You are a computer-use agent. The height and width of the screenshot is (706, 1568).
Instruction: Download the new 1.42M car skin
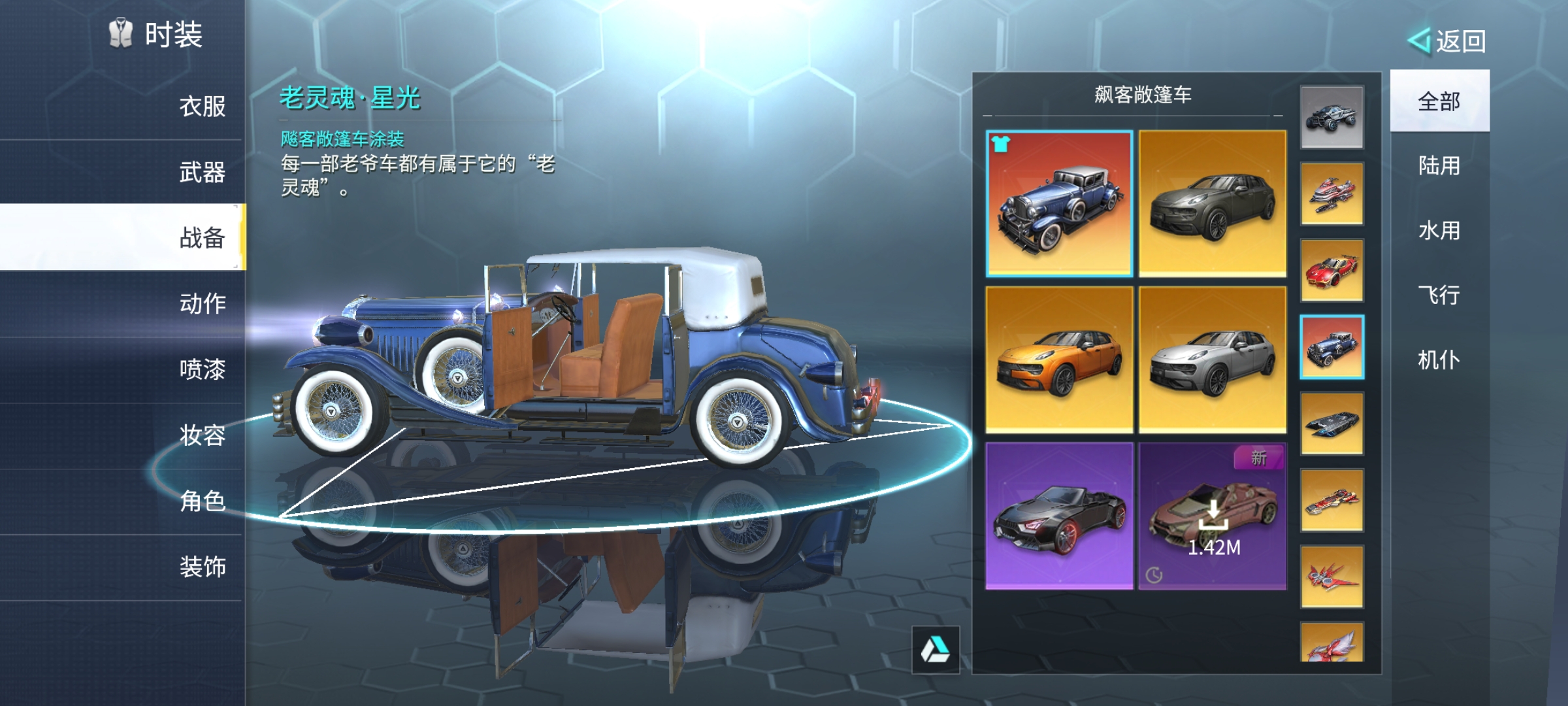(x=1213, y=516)
